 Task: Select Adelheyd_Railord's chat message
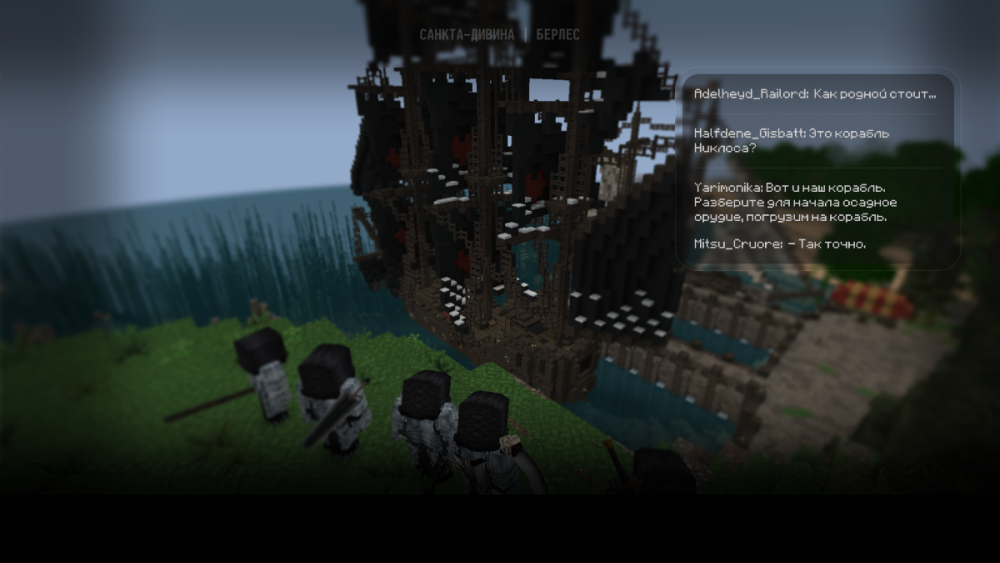814,94
